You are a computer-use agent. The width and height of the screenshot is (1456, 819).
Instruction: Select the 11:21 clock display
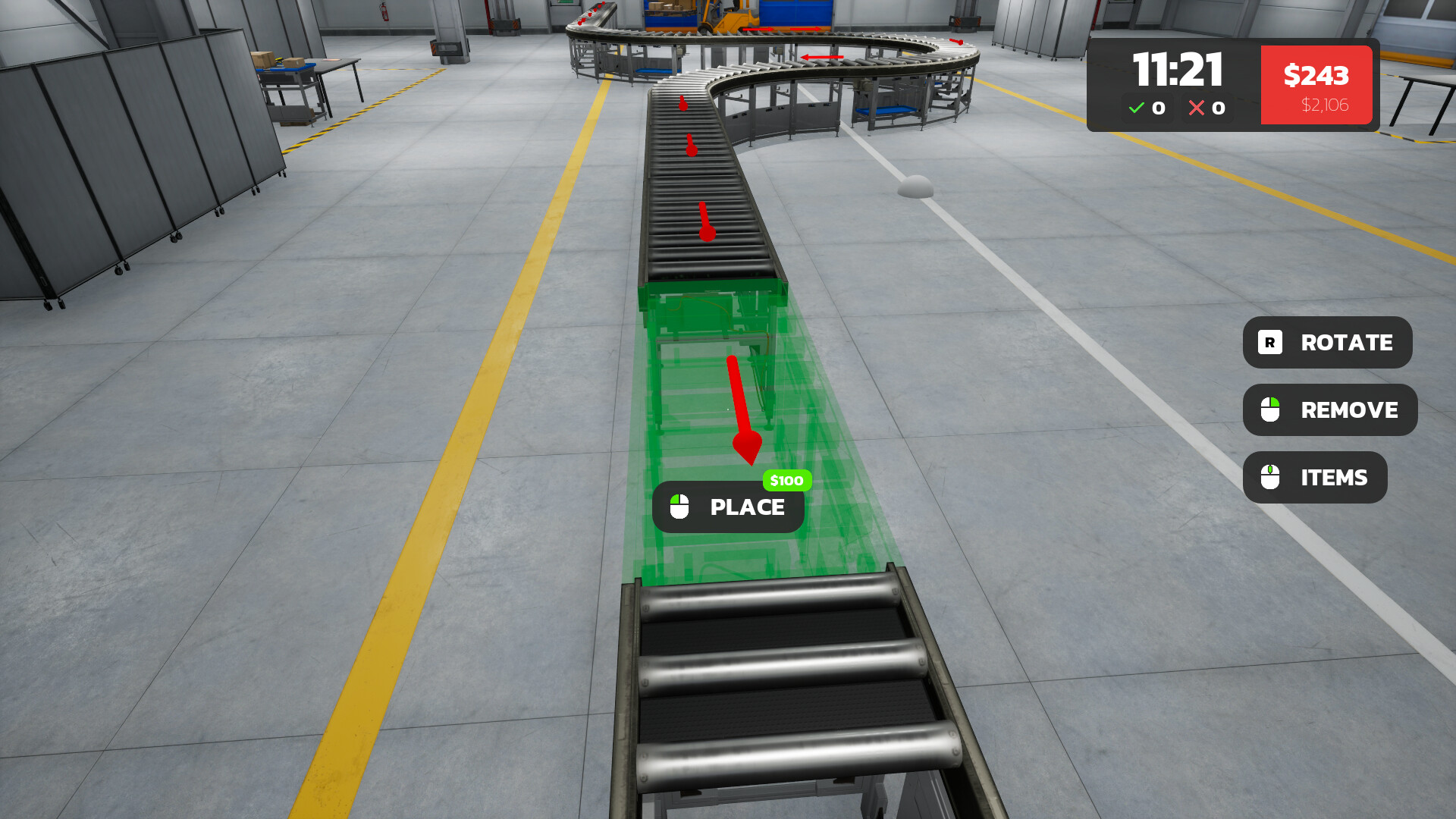(1178, 72)
